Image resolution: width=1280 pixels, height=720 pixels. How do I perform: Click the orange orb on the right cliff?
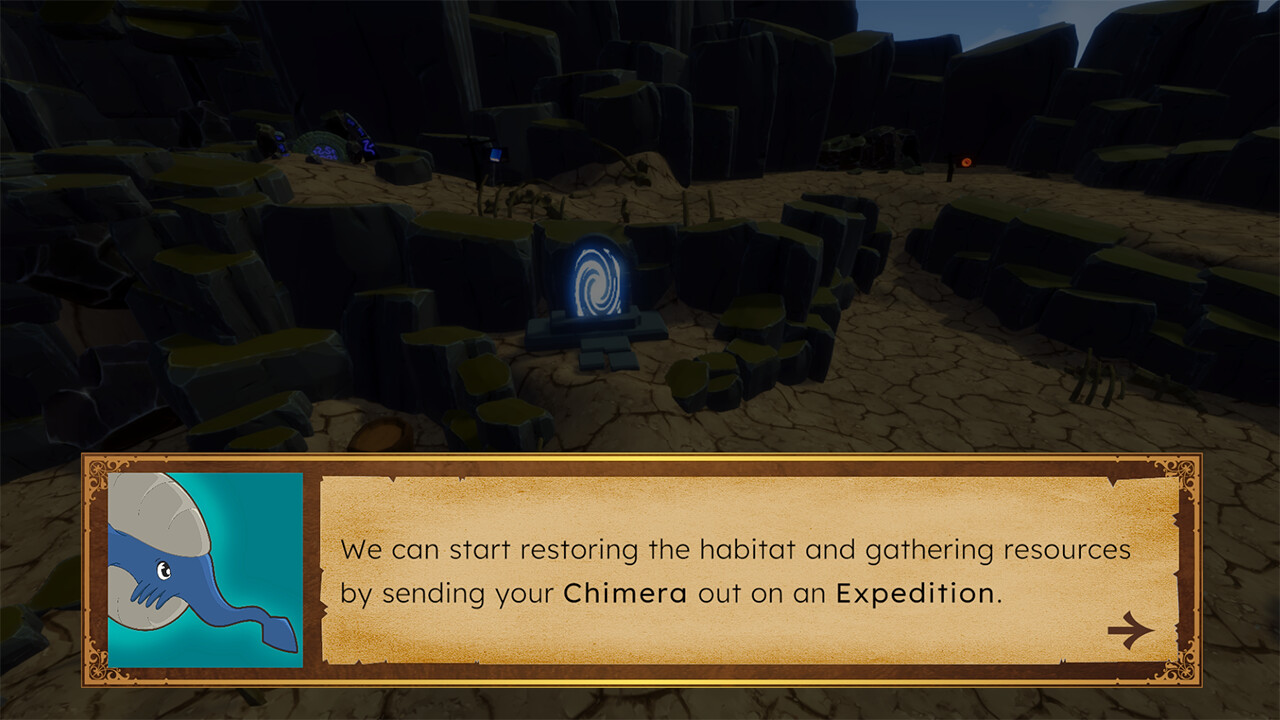point(967,162)
